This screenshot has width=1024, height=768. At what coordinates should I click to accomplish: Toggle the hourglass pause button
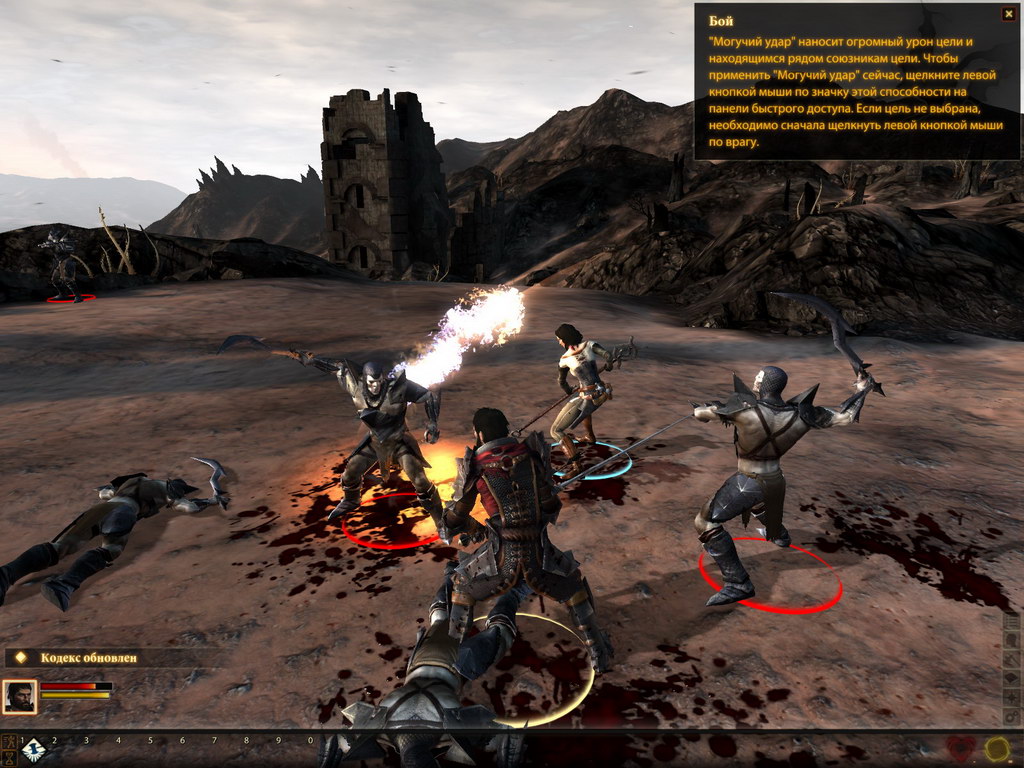point(9,759)
